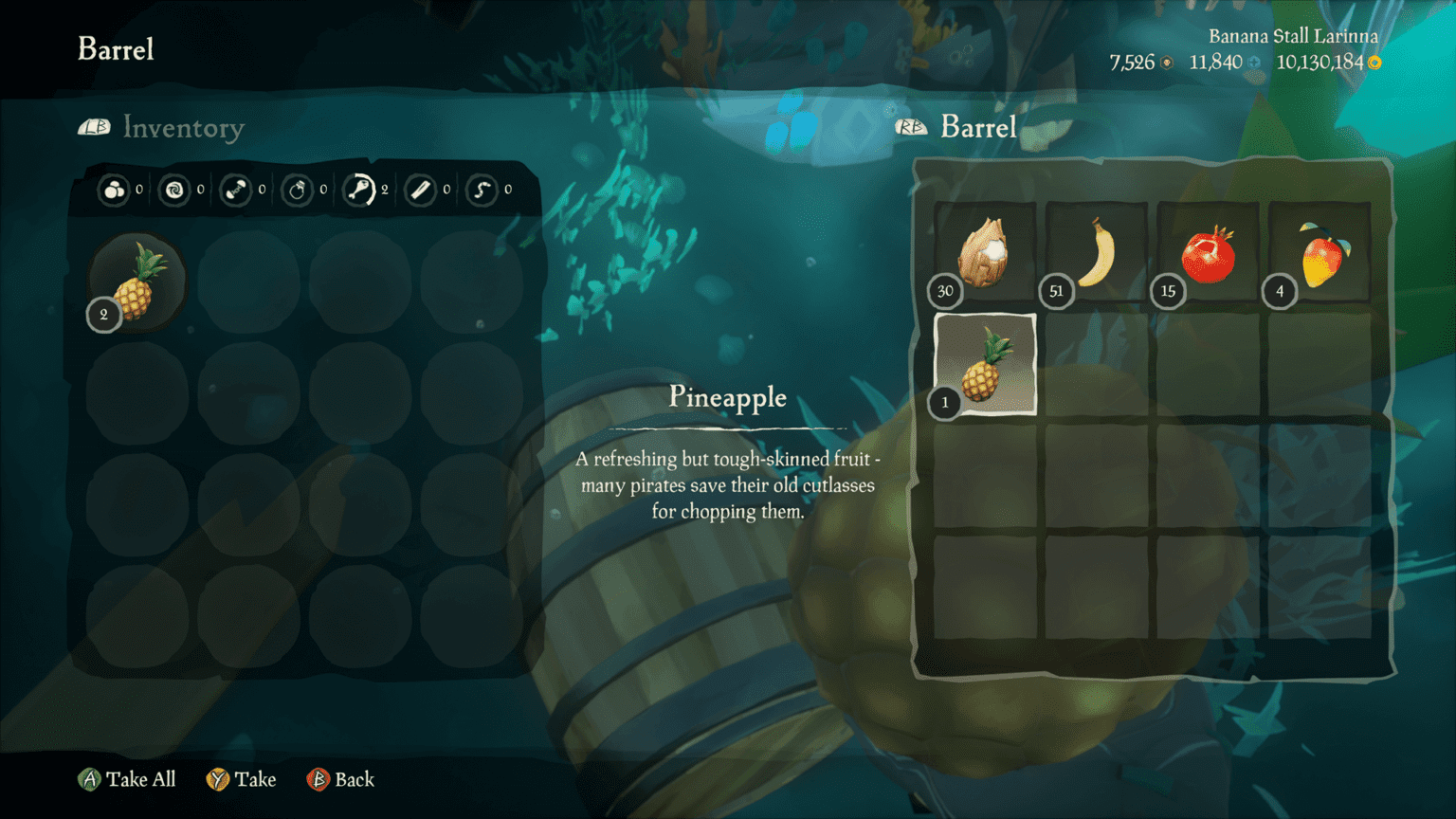Select the pineapple in your inventory
Screen dimensions: 1456x819
coord(137,282)
